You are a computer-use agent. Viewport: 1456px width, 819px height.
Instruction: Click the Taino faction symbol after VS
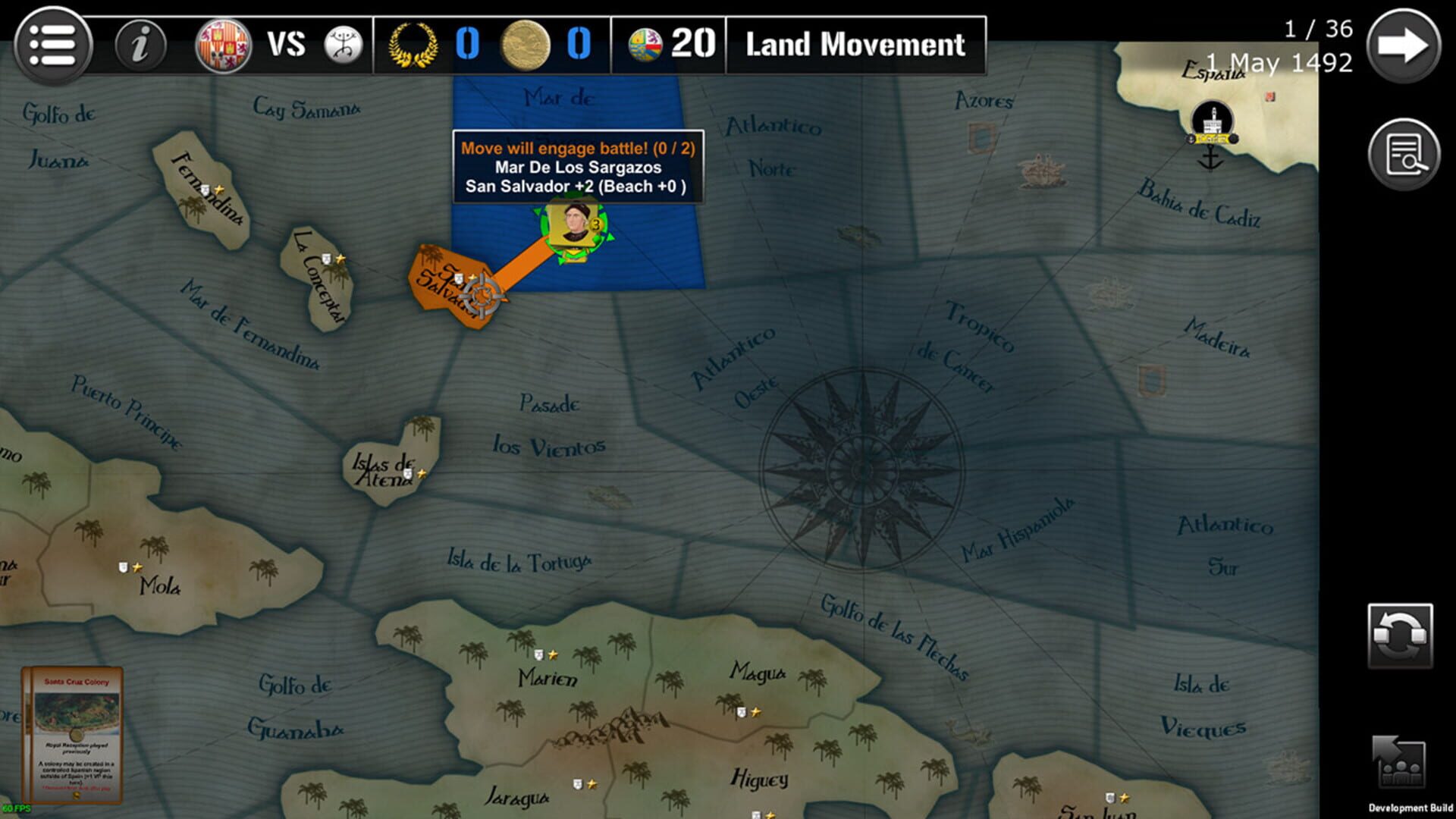(345, 45)
